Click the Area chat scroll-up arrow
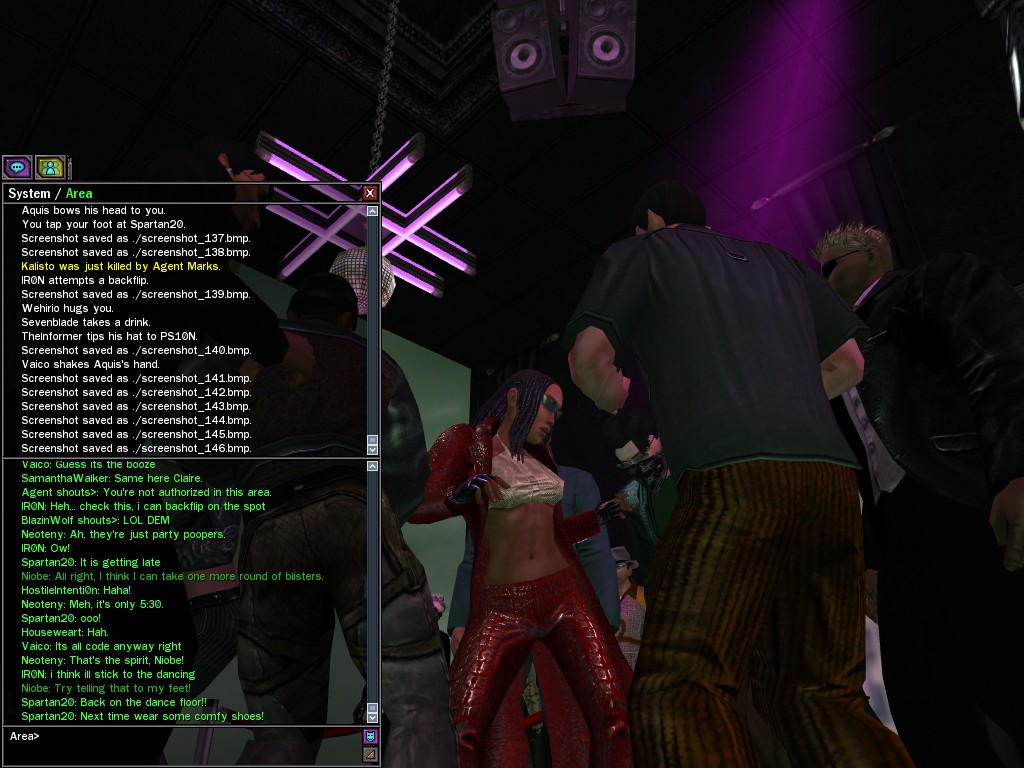Screen dimensions: 1024x768 (373, 466)
